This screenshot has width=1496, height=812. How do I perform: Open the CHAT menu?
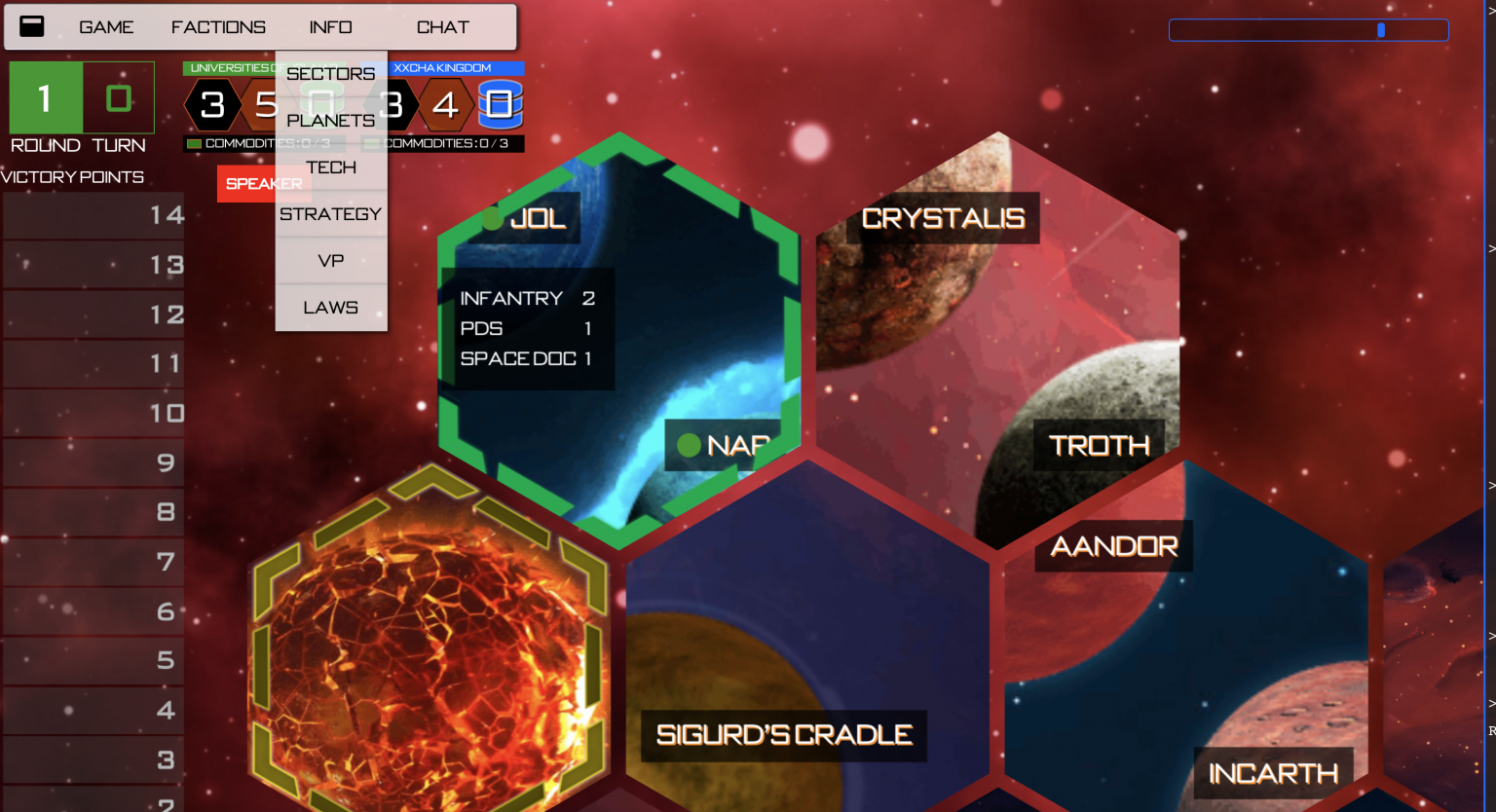[x=443, y=27]
